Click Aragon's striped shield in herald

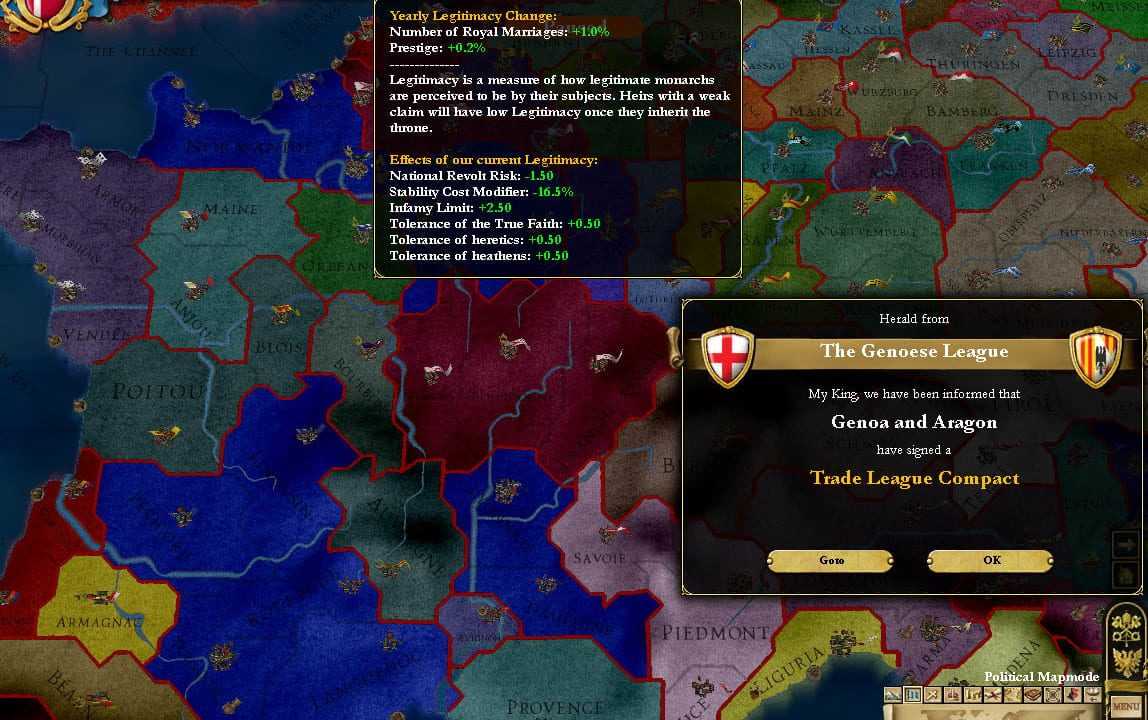pos(1095,356)
